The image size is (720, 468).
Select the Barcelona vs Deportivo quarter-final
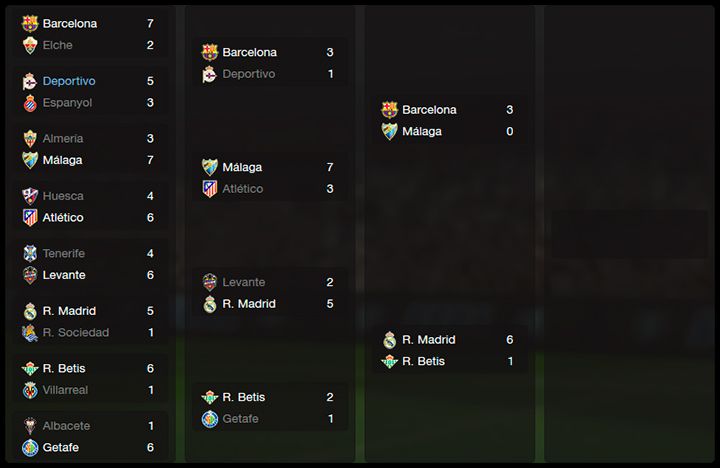coord(270,63)
